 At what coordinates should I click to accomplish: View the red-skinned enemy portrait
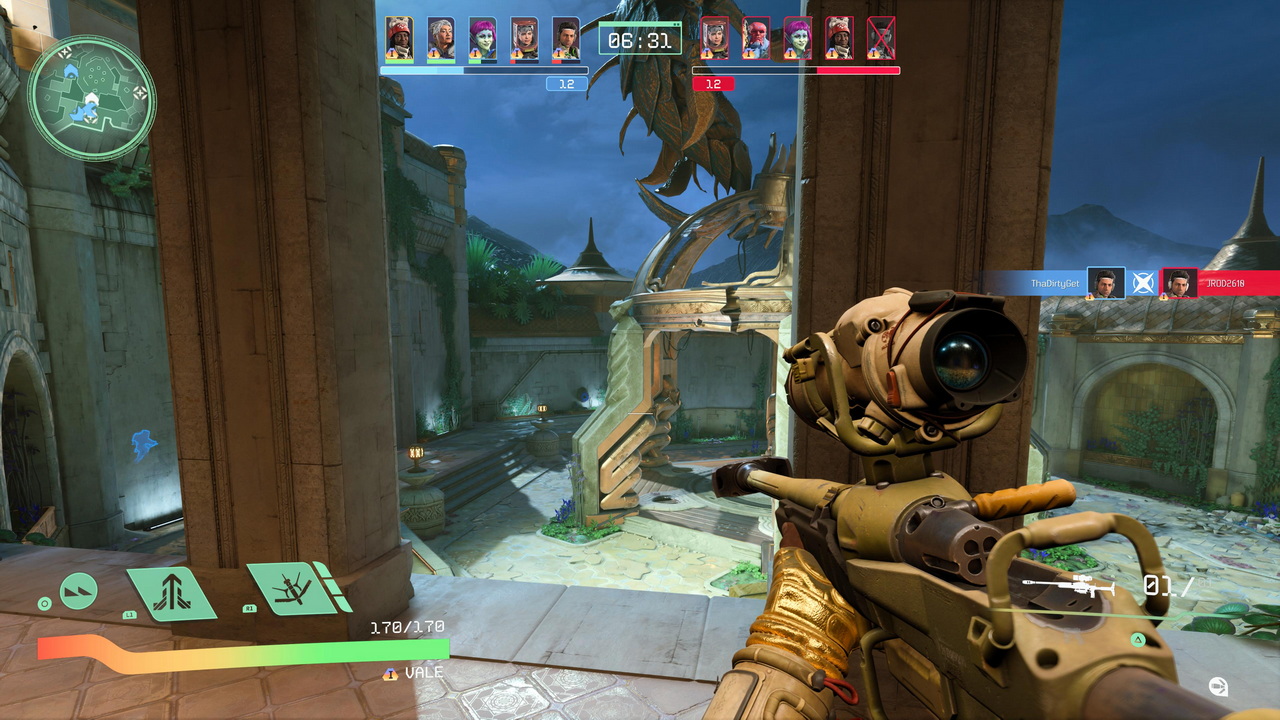[756, 38]
